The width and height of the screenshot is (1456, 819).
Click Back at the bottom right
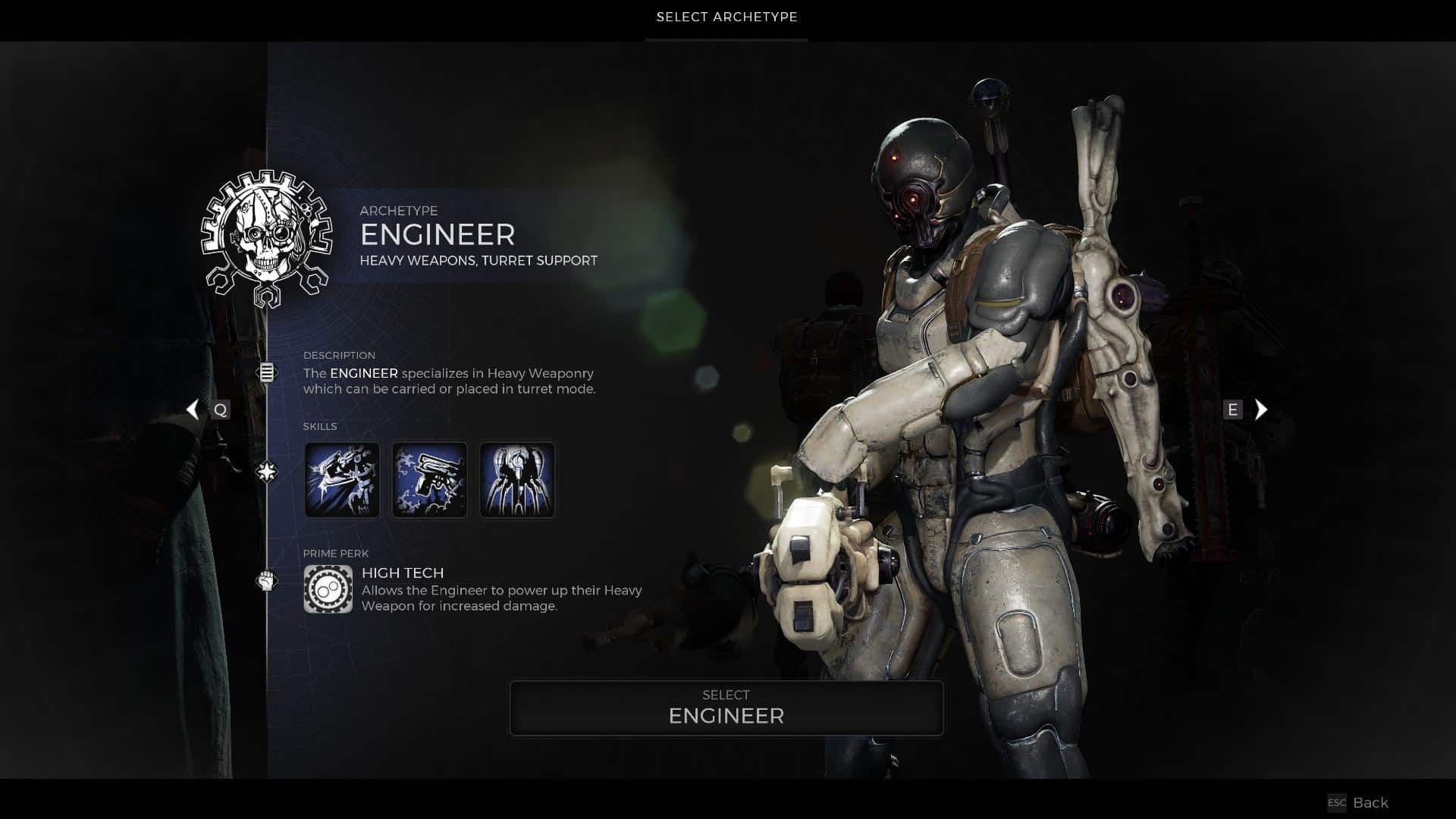(x=1371, y=802)
